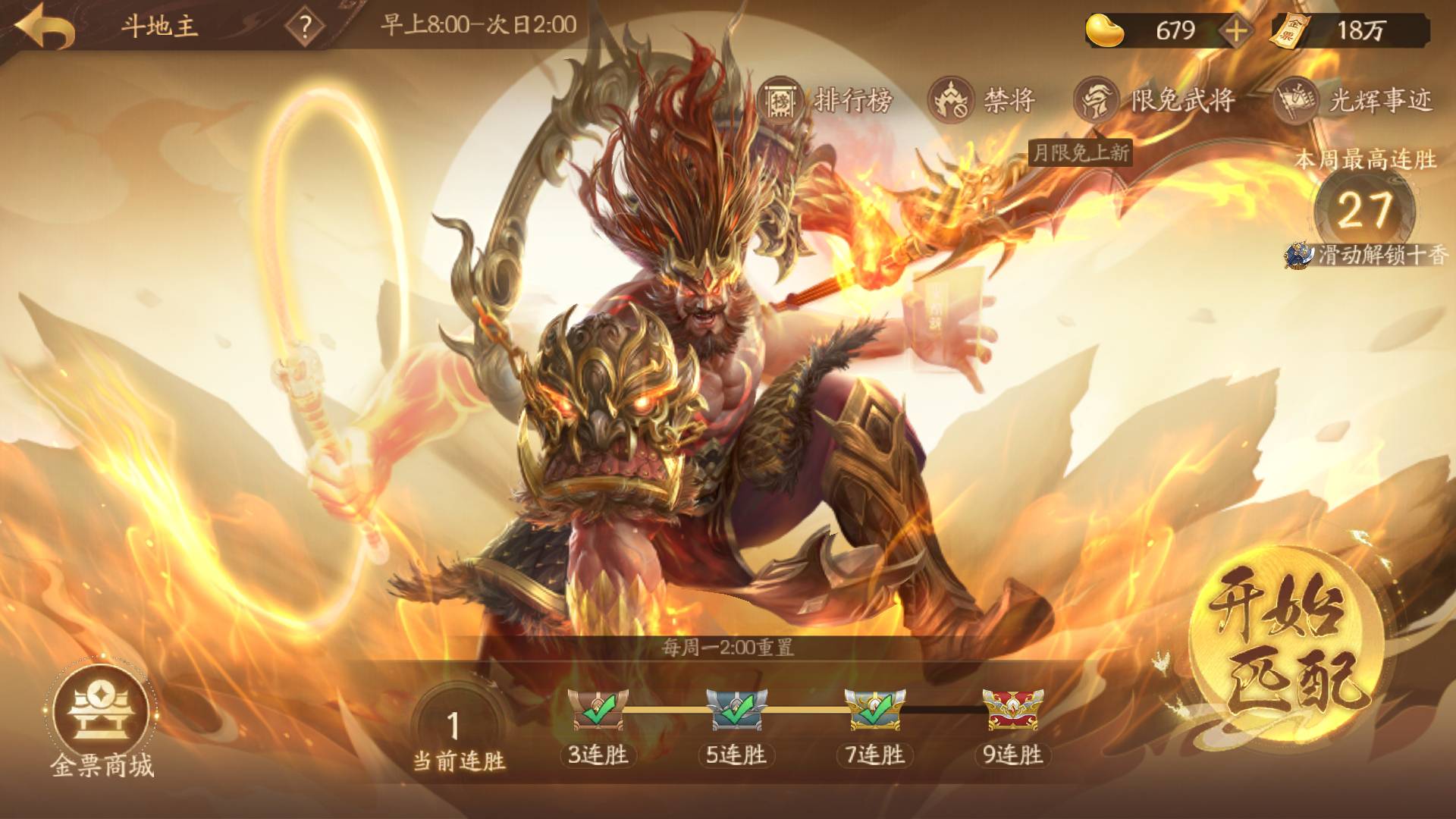Open the question mark help button

click(x=304, y=29)
